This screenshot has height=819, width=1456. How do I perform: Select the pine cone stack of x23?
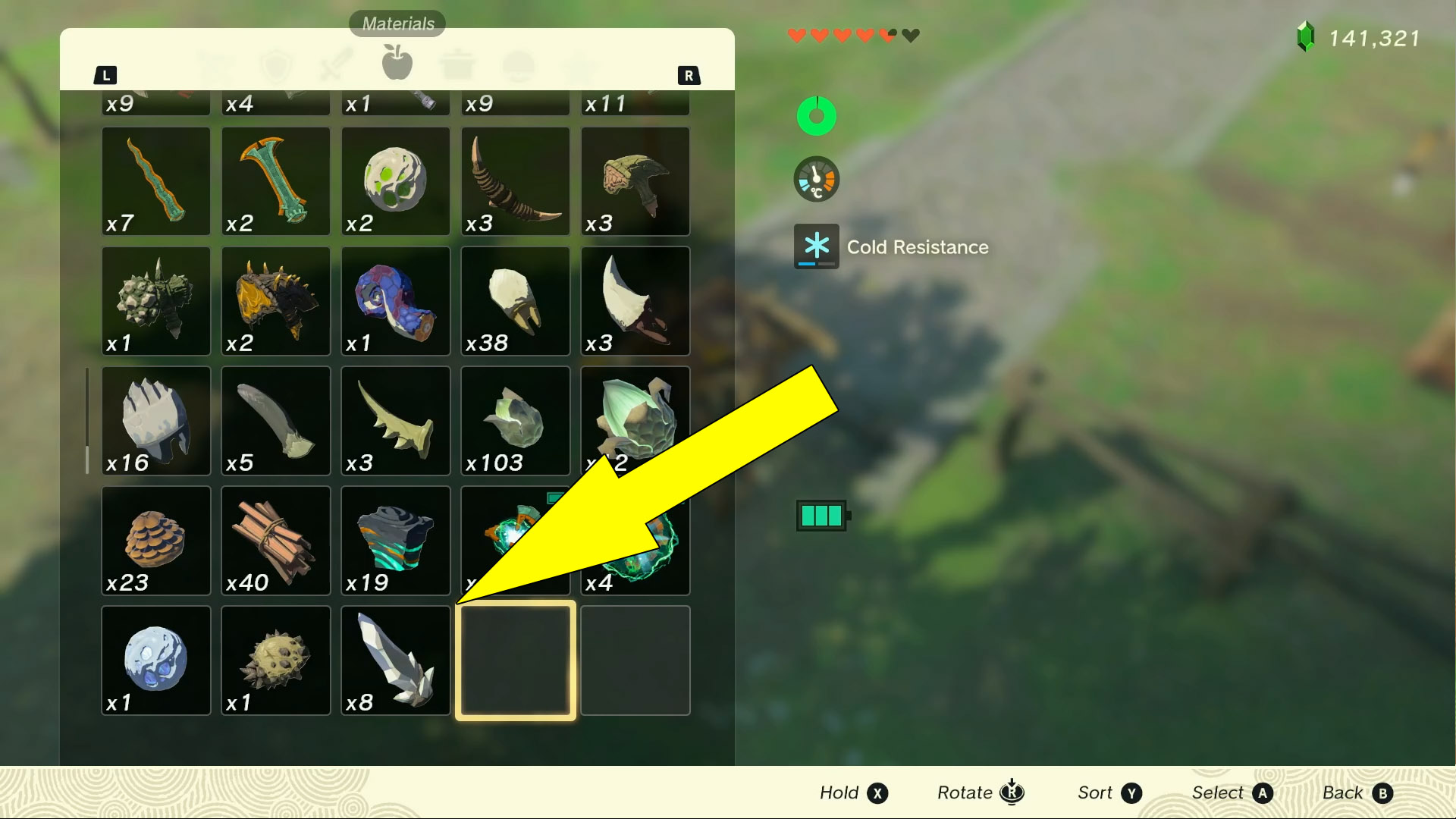coord(155,541)
